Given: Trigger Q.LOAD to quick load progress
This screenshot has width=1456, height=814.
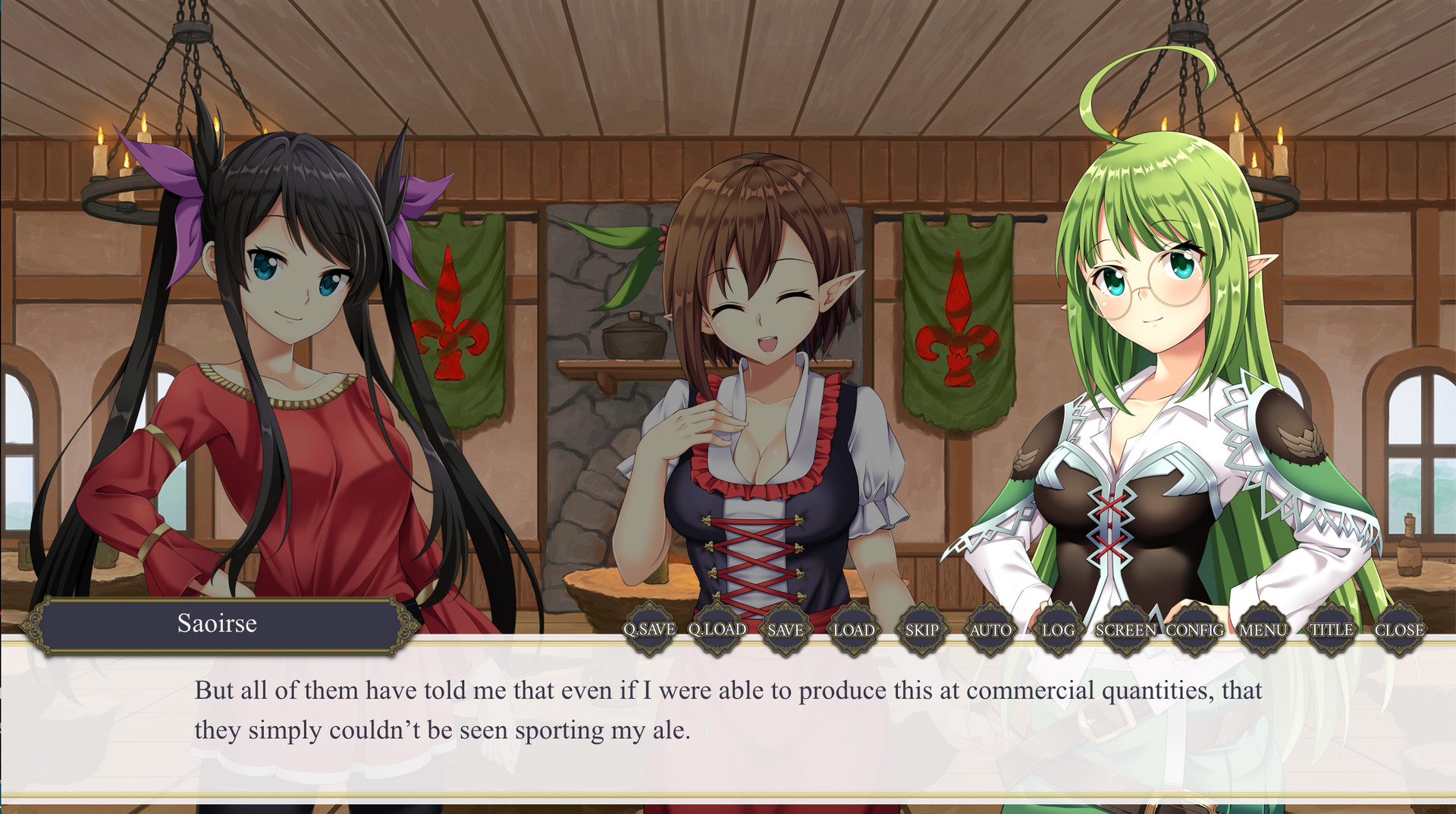Looking at the screenshot, I should [x=715, y=629].
